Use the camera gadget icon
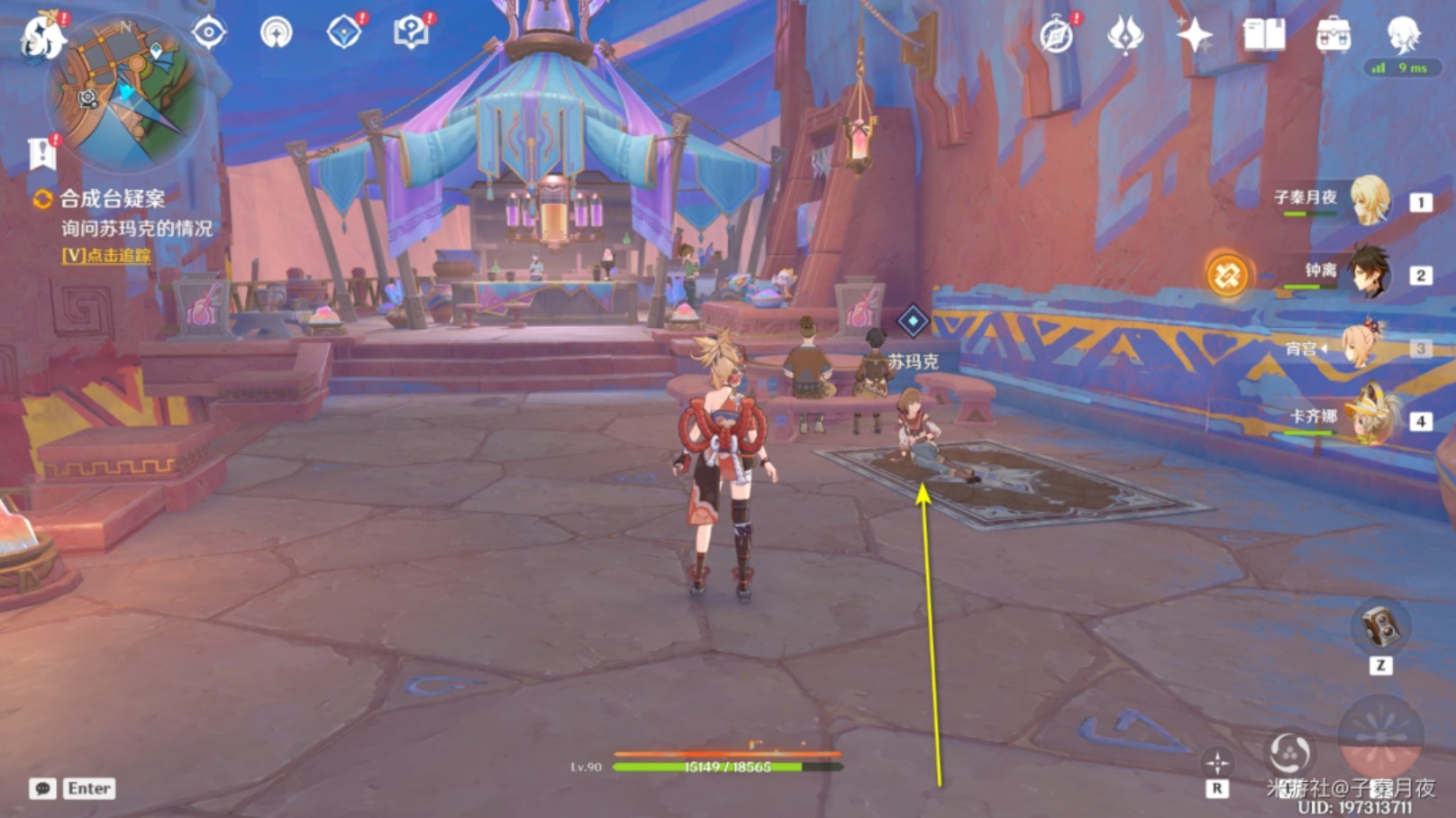 point(1379,627)
